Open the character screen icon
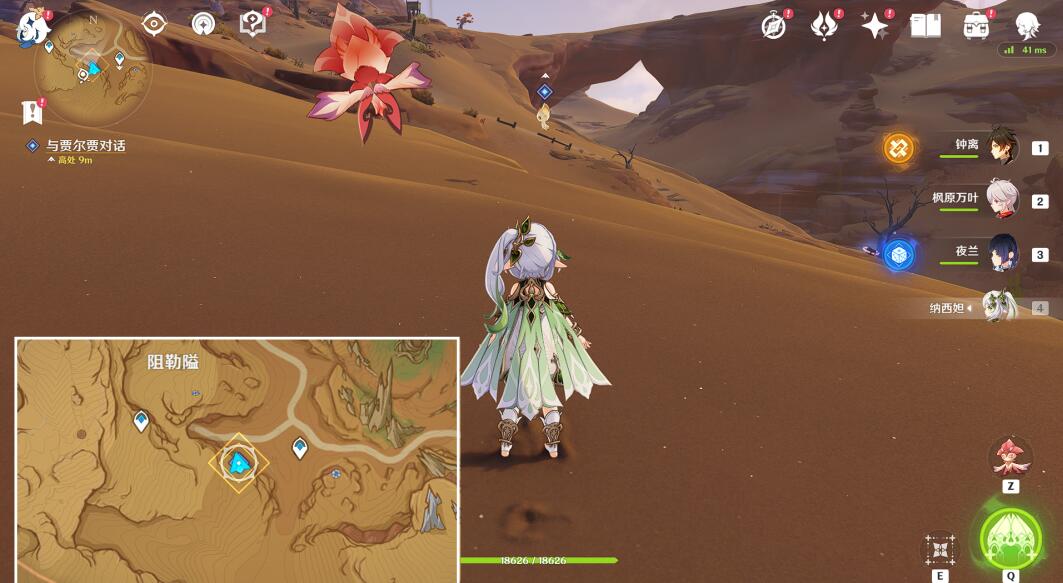Viewport: 1063px width, 583px height. click(x=1027, y=25)
